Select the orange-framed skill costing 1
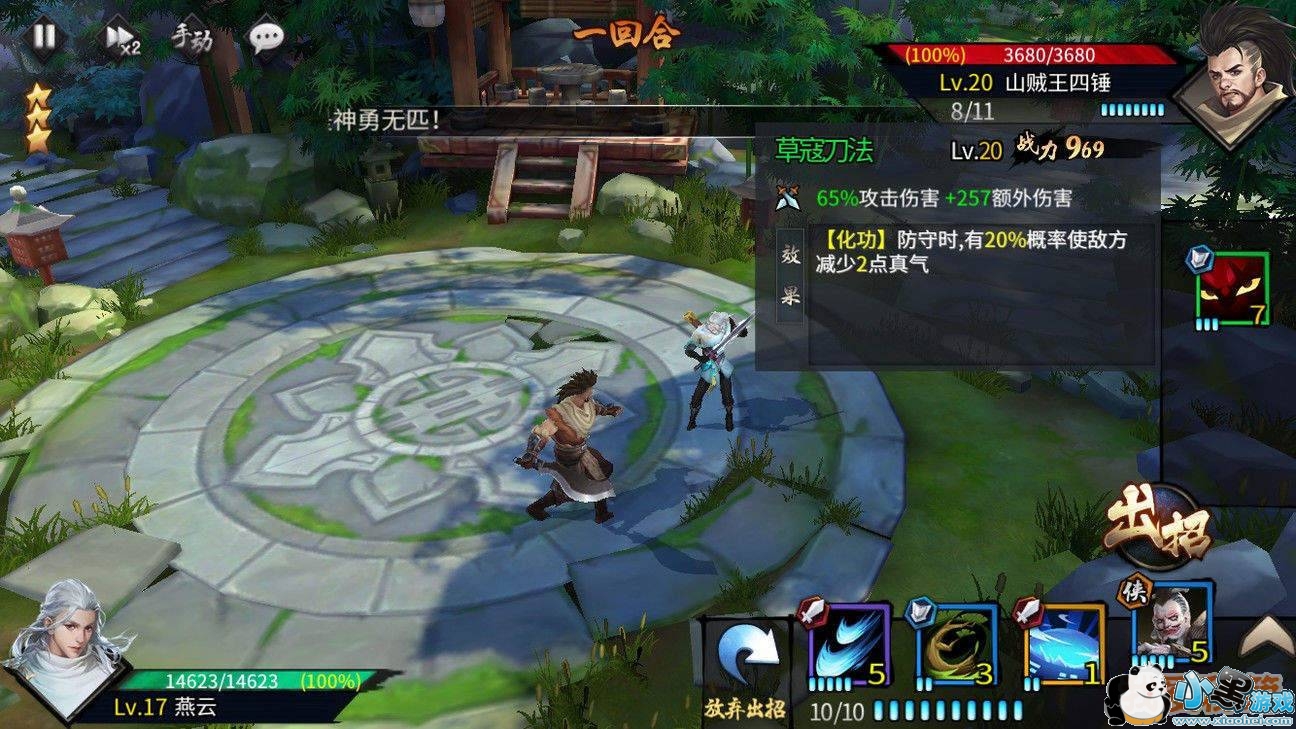The height and width of the screenshot is (729, 1296). pos(1062,645)
